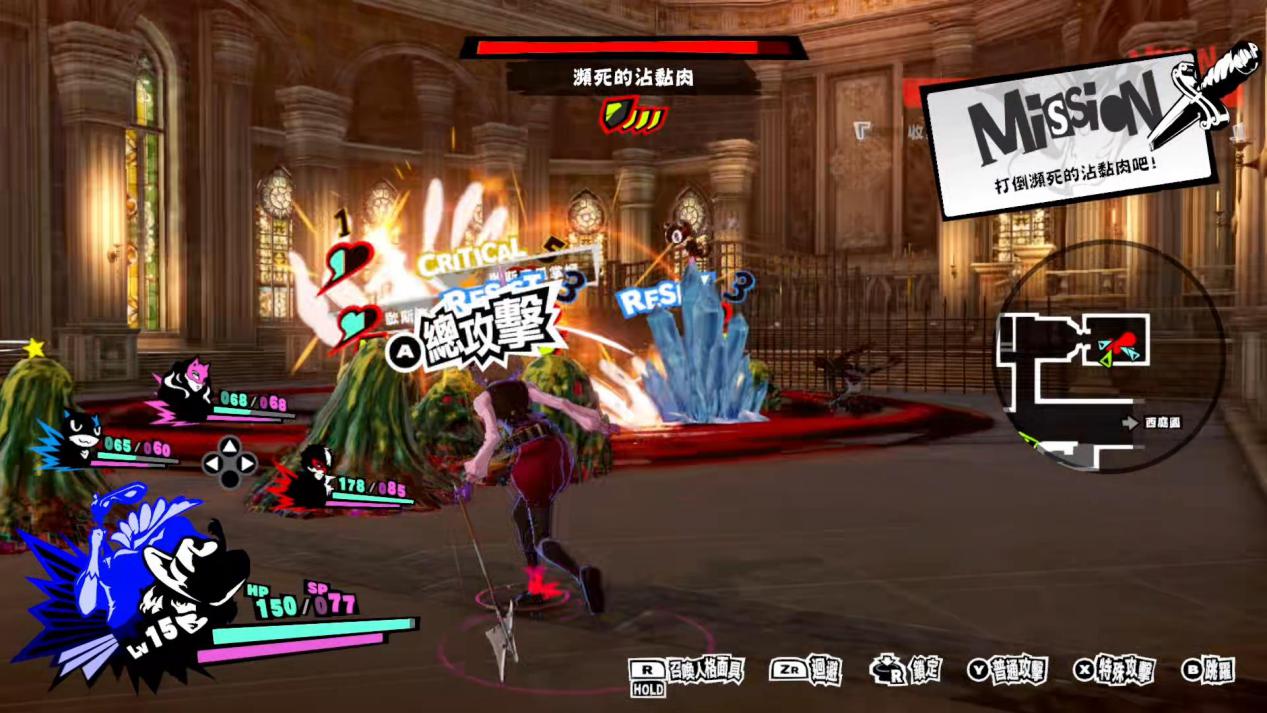The width and height of the screenshot is (1267, 713).
Task: Open the Mission objective panel
Action: [1070, 130]
